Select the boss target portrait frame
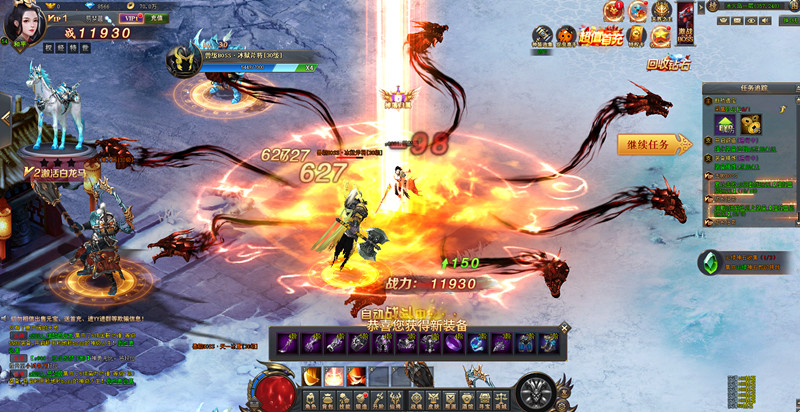800x412 pixels. [184, 60]
